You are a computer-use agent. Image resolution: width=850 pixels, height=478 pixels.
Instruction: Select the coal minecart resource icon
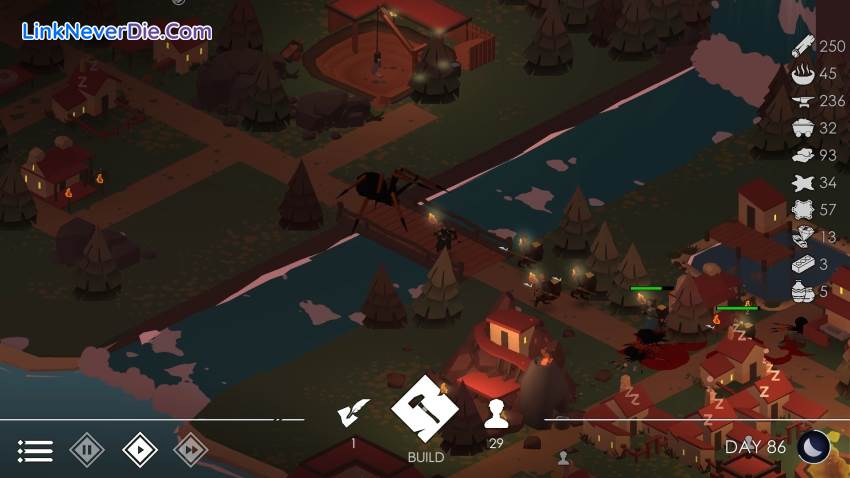[x=802, y=128]
